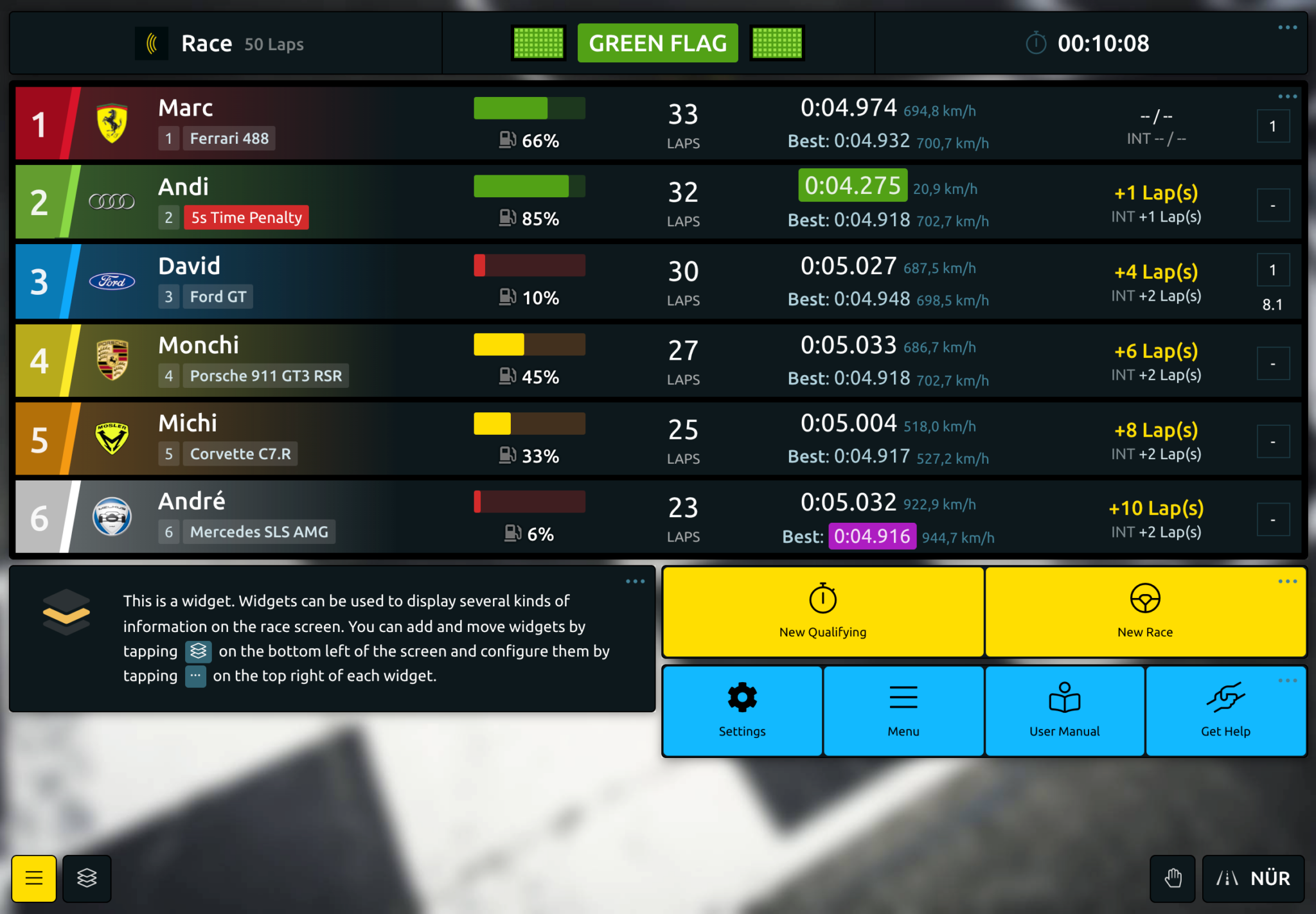Open the info widget's three-dot menu

coord(635,581)
